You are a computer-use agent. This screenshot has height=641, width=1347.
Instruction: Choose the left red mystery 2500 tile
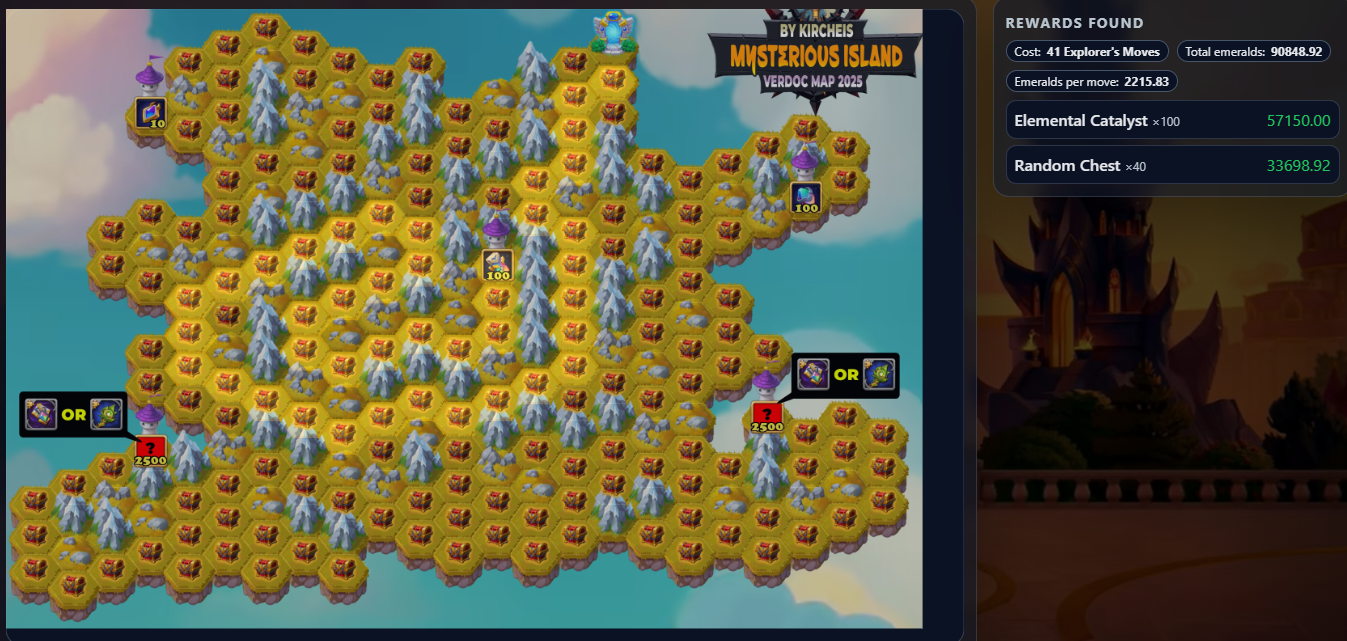click(x=150, y=449)
